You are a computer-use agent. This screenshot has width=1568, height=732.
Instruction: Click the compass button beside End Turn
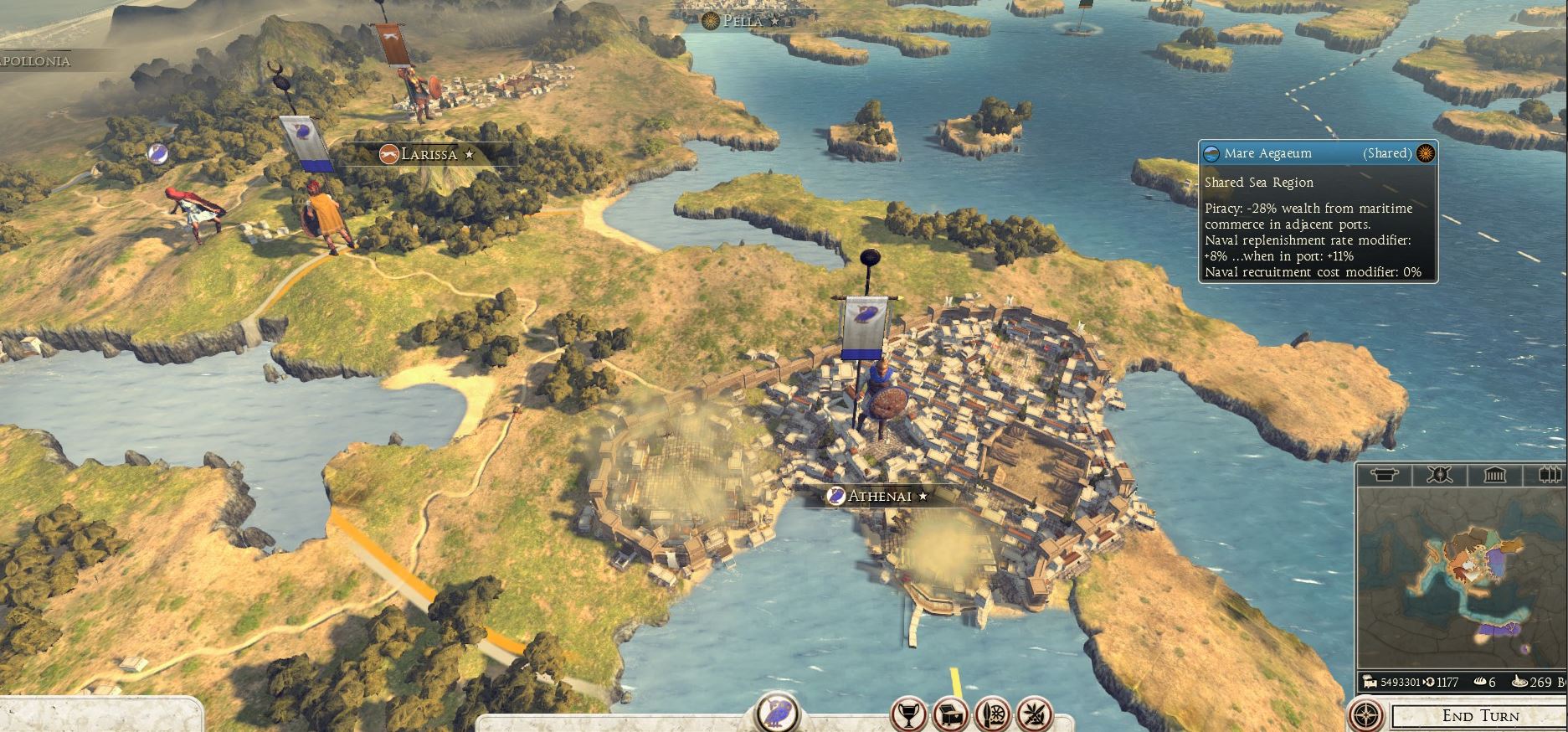(1368, 716)
